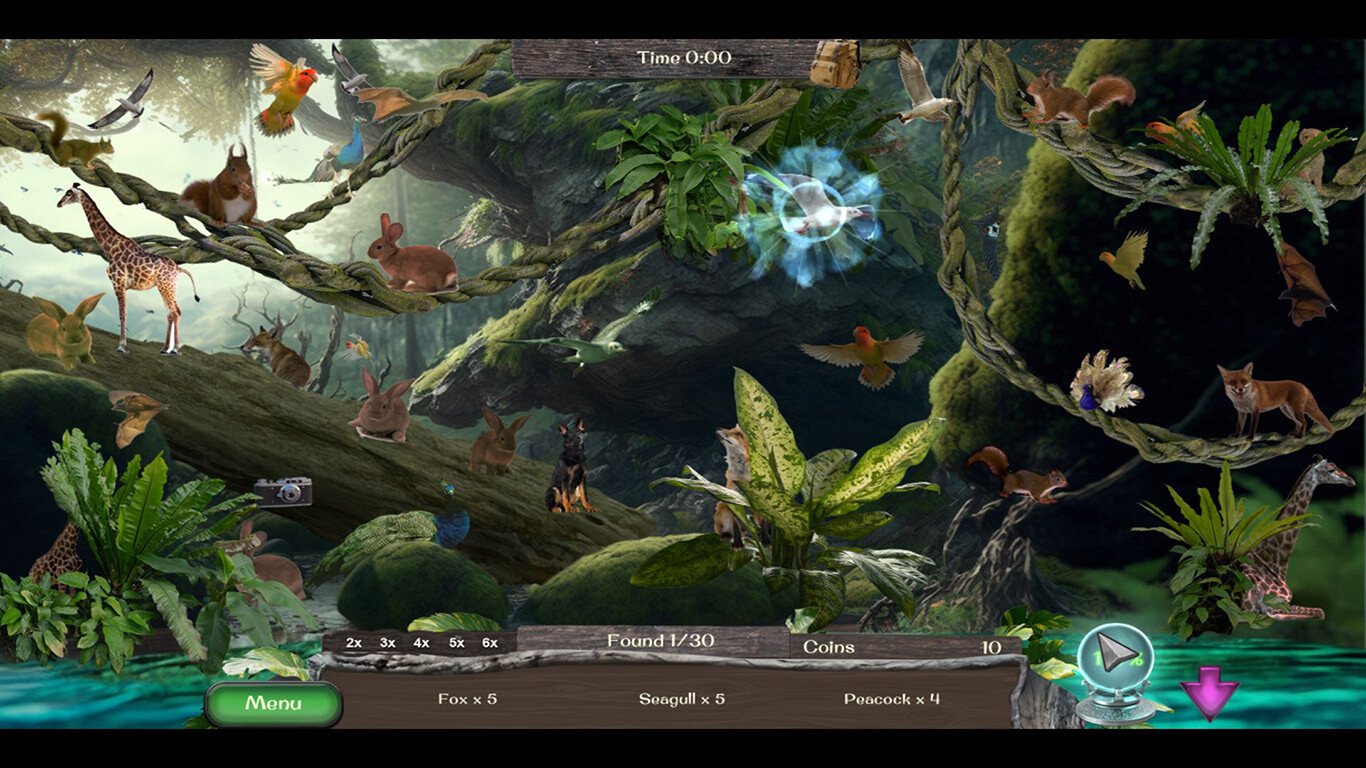Click the Time 0:00 banner at the top

(x=684, y=58)
